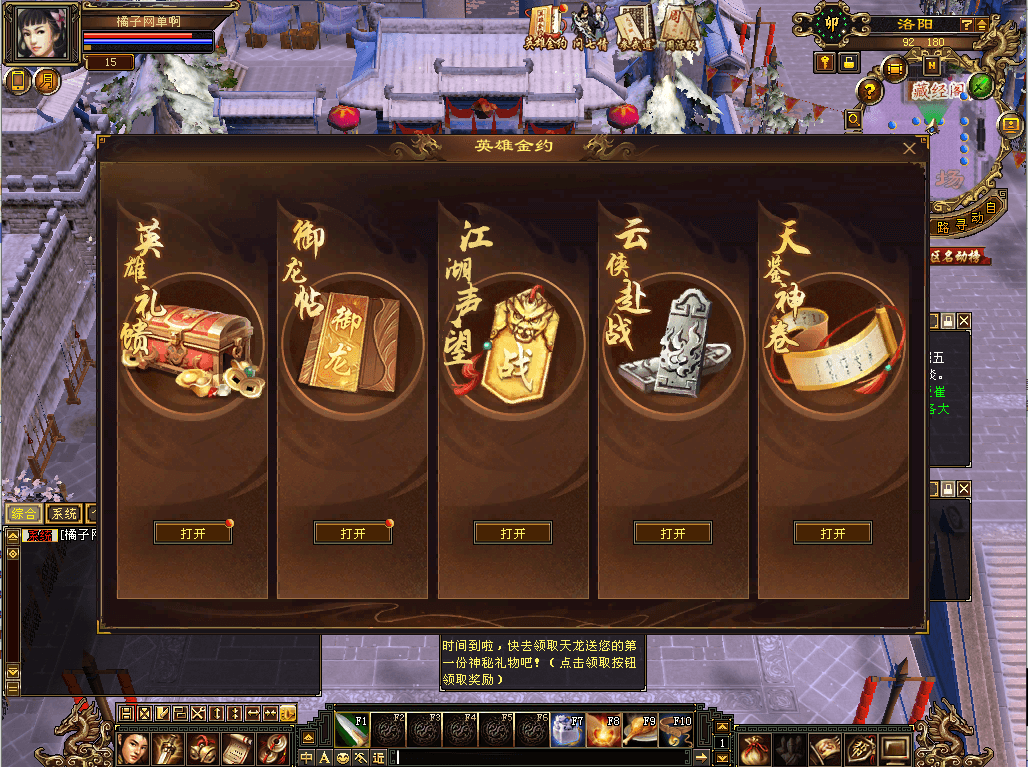This screenshot has width=1028, height=767.
Task: Switch to the 系统 chat tab
Action: pyautogui.click(x=65, y=514)
